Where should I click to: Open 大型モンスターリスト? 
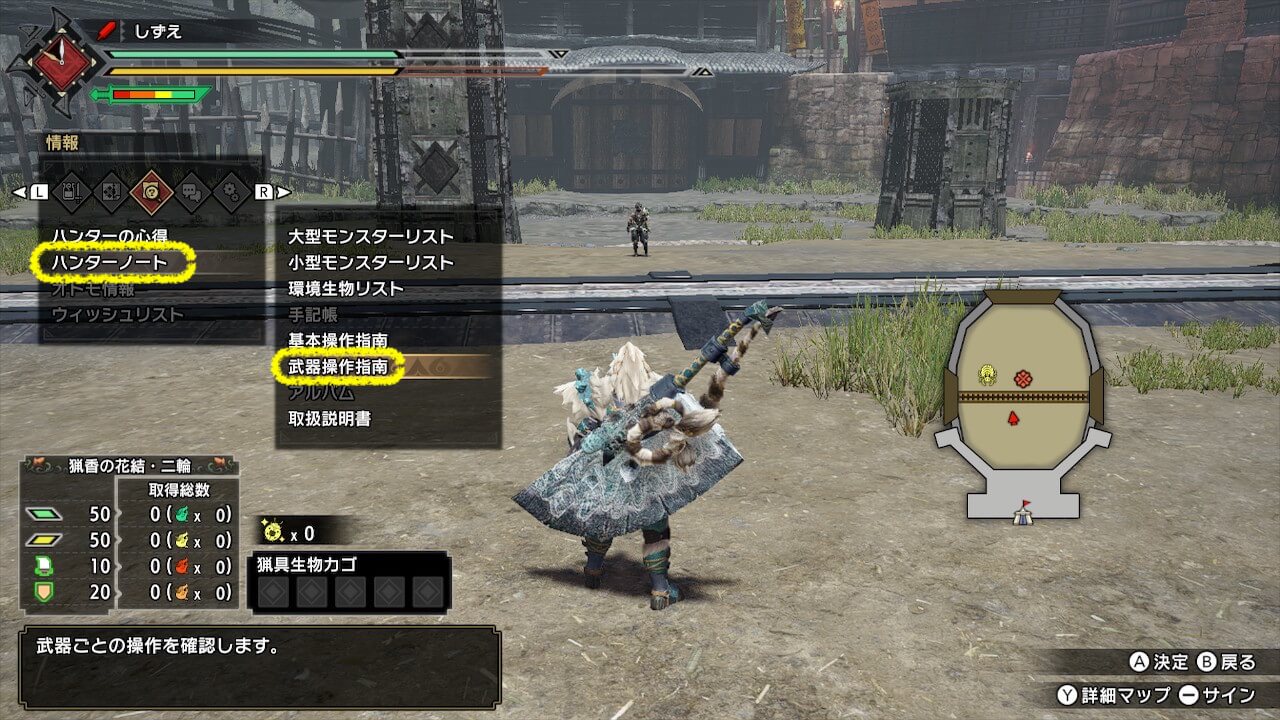tap(371, 237)
